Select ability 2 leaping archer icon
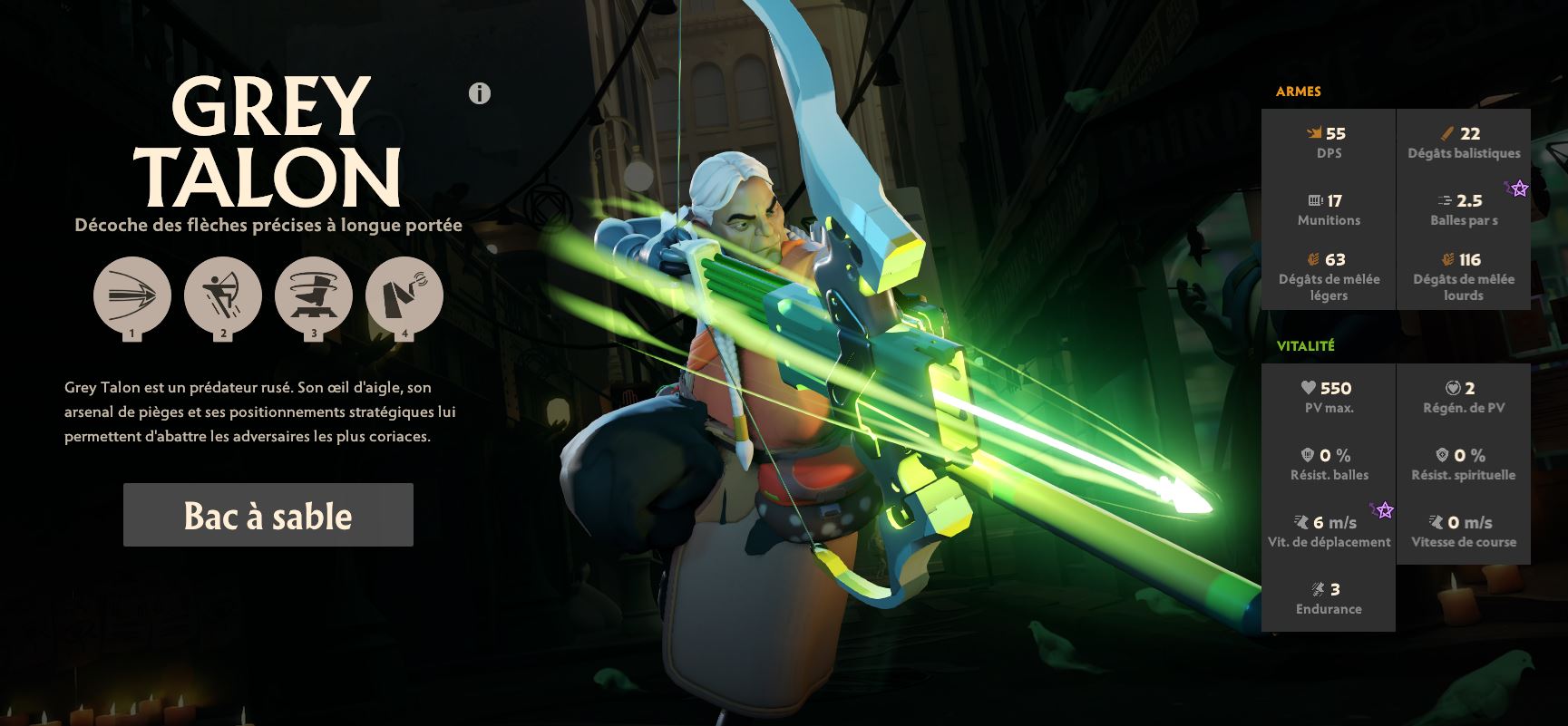This screenshot has width=1568, height=726. pos(222,295)
